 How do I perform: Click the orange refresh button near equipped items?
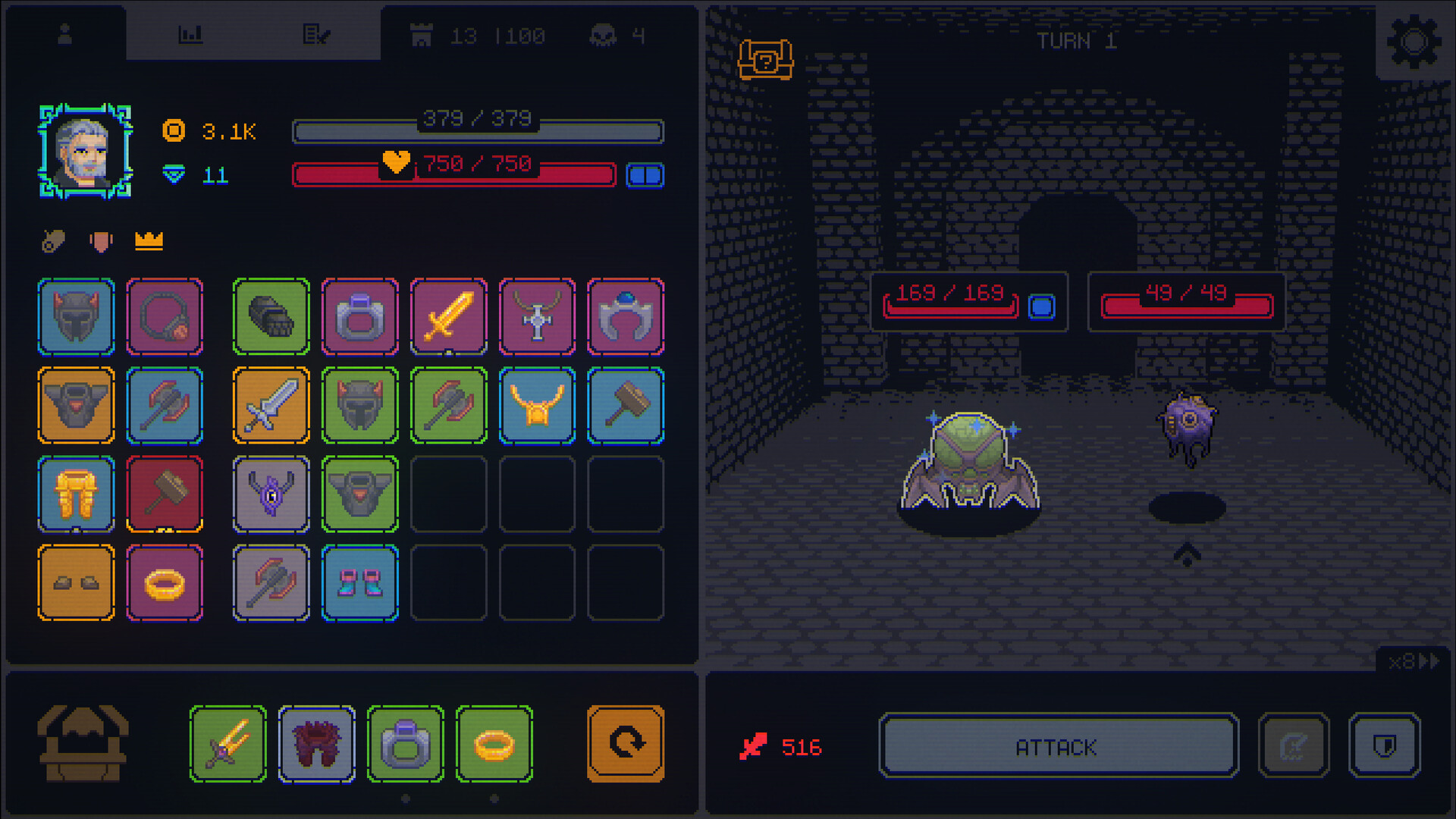(624, 742)
